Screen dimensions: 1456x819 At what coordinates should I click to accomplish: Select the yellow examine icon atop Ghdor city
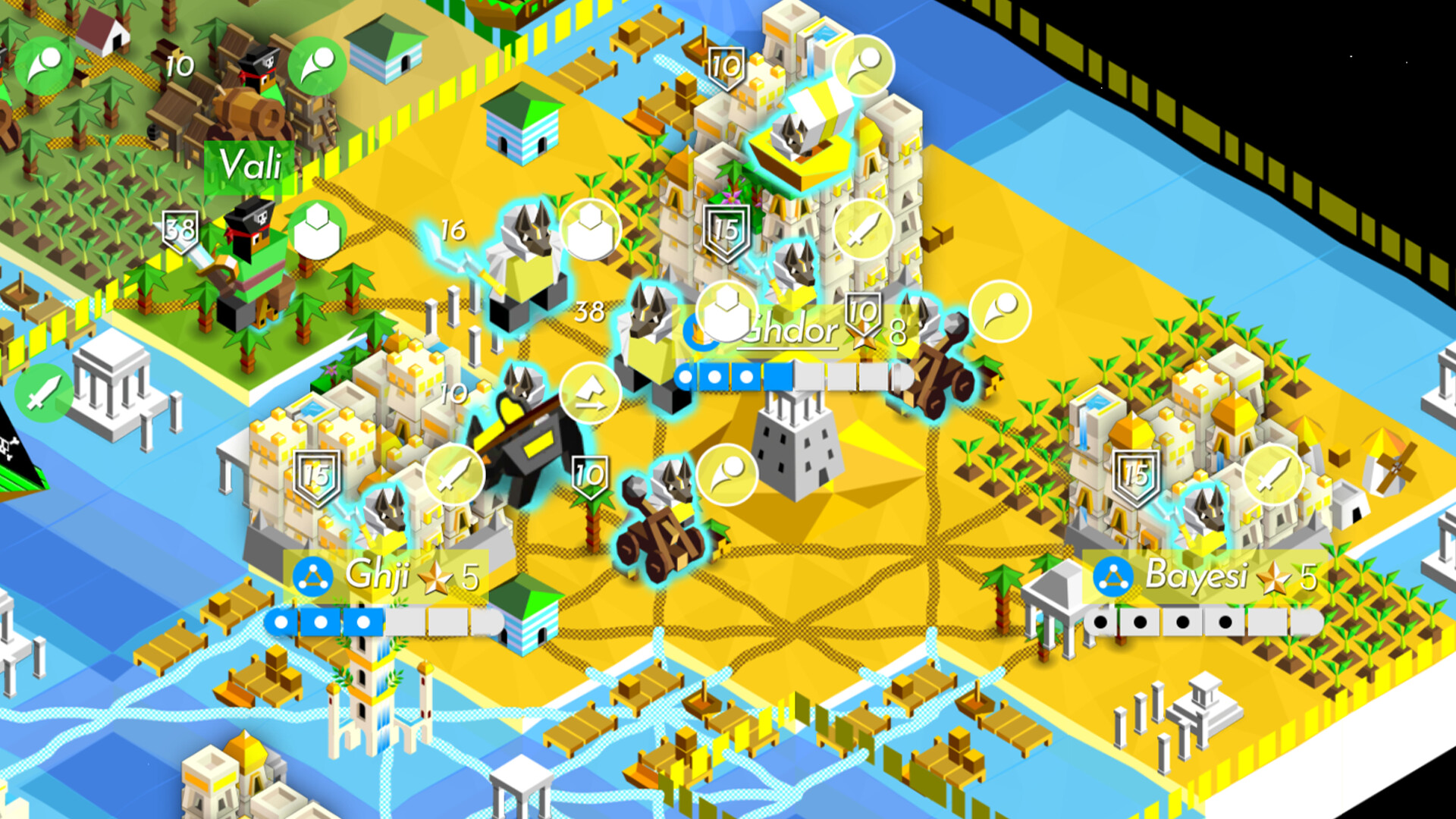(861, 63)
